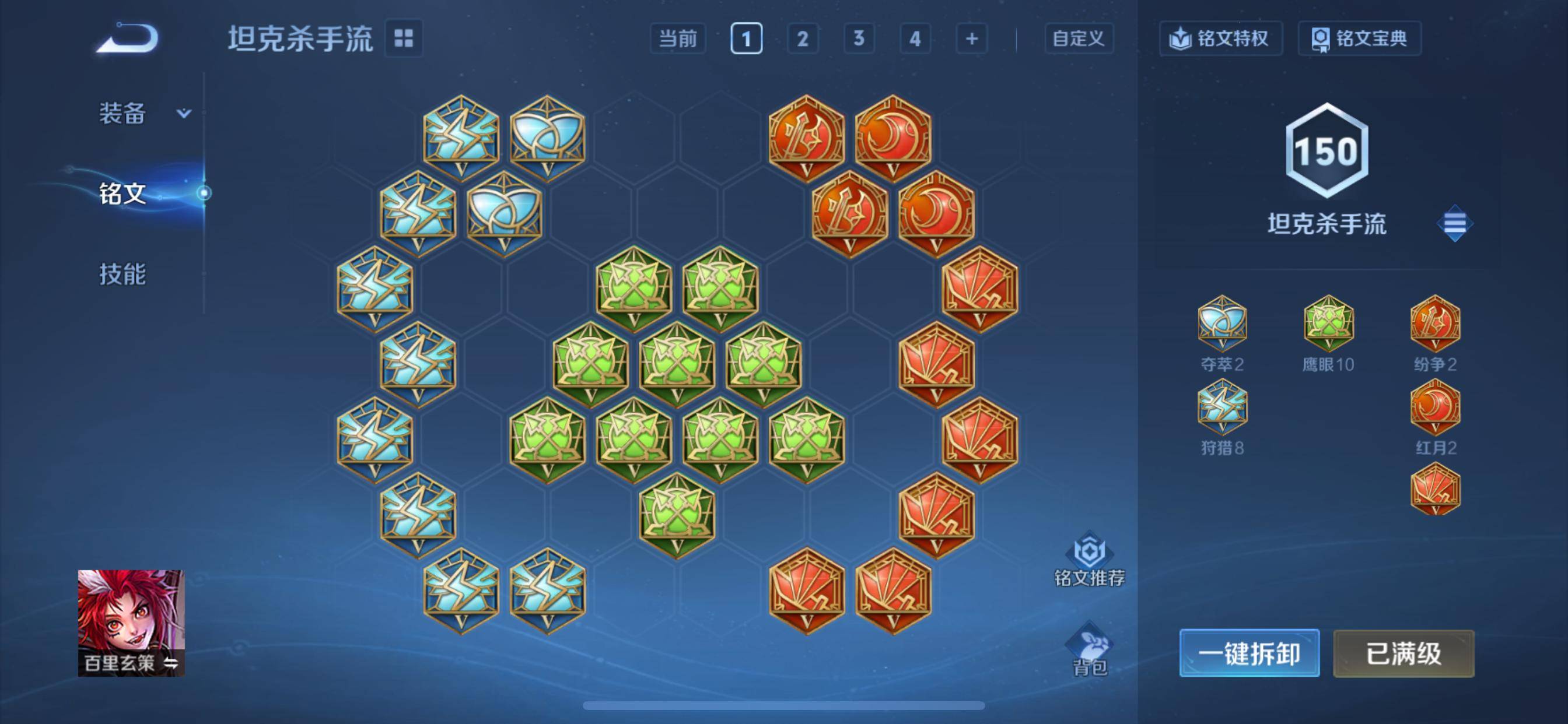The height and width of the screenshot is (724, 1568).
Task: Expand the 装备 equipment dropdown
Action: pos(143,113)
